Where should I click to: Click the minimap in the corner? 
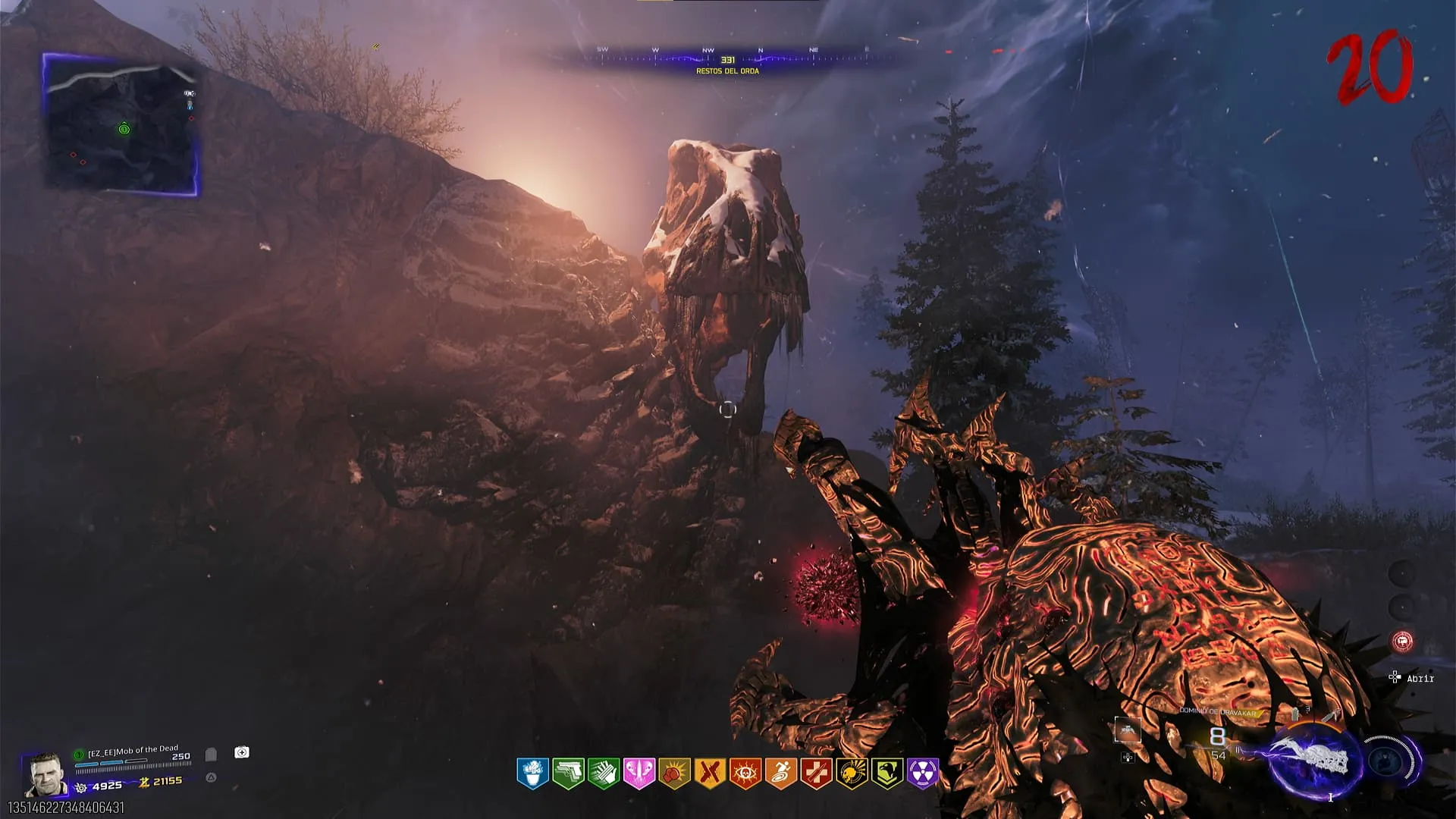(x=121, y=124)
